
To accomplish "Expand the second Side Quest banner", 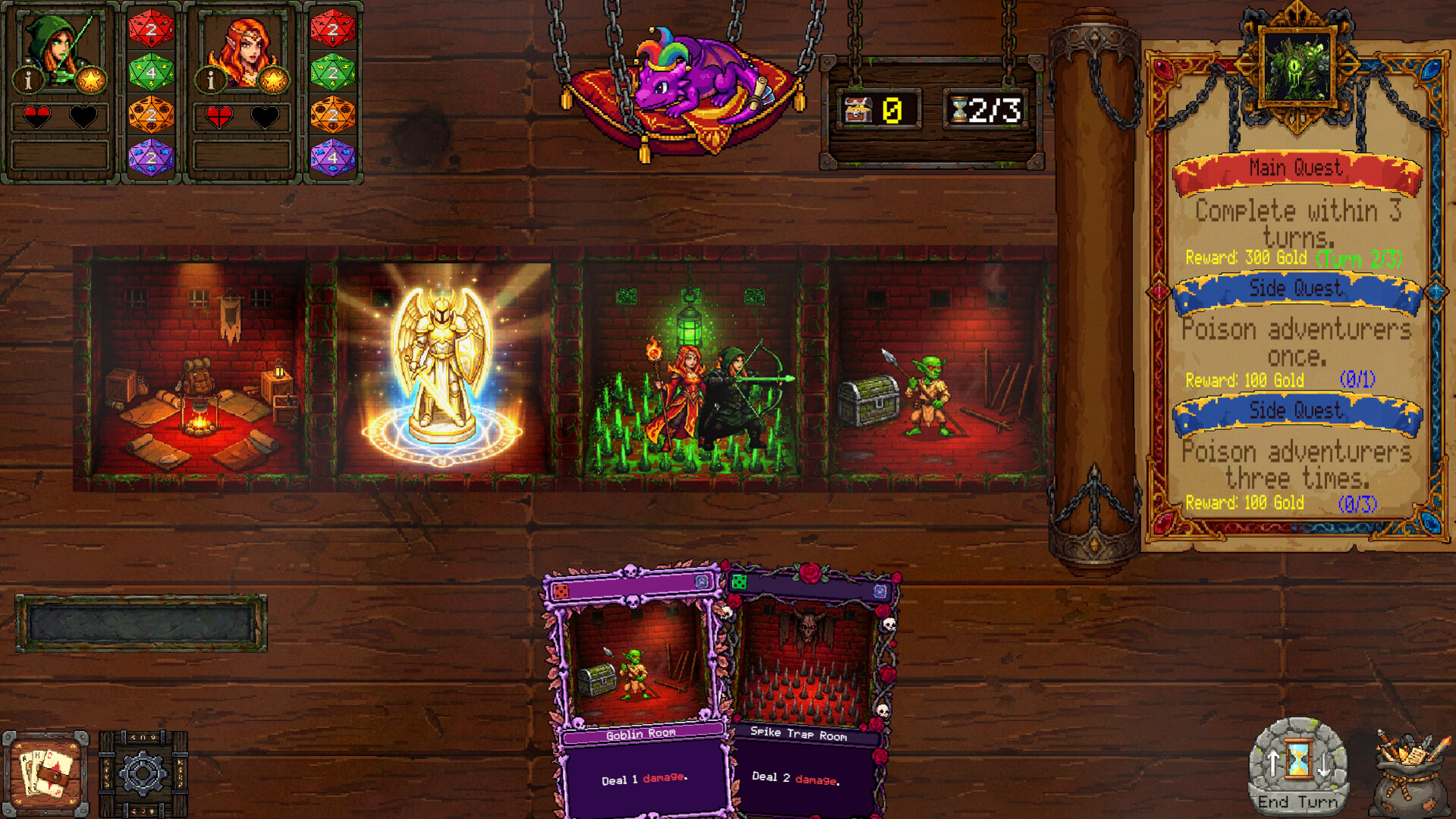I will tap(1298, 410).
